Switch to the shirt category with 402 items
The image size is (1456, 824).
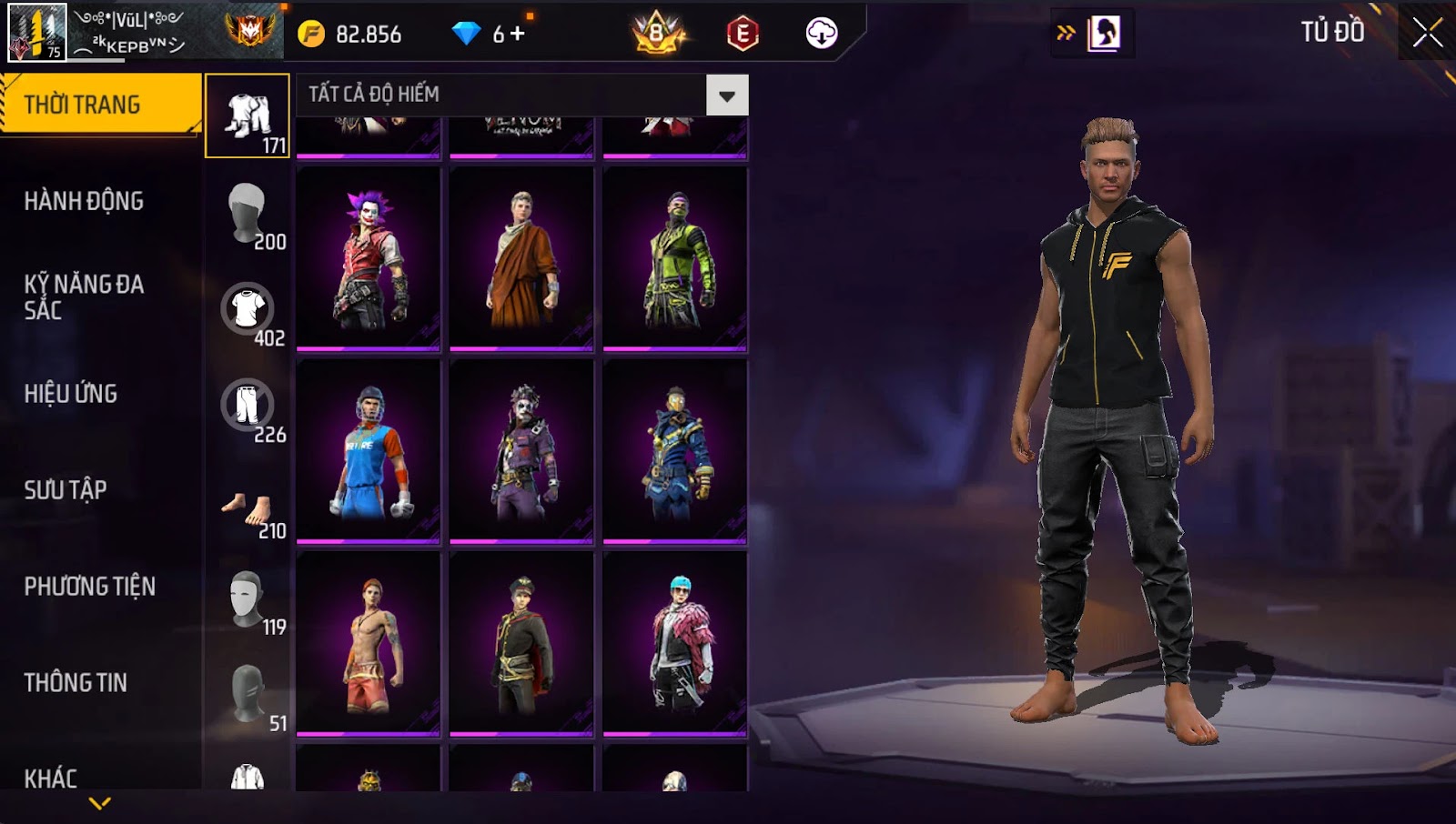tap(248, 310)
